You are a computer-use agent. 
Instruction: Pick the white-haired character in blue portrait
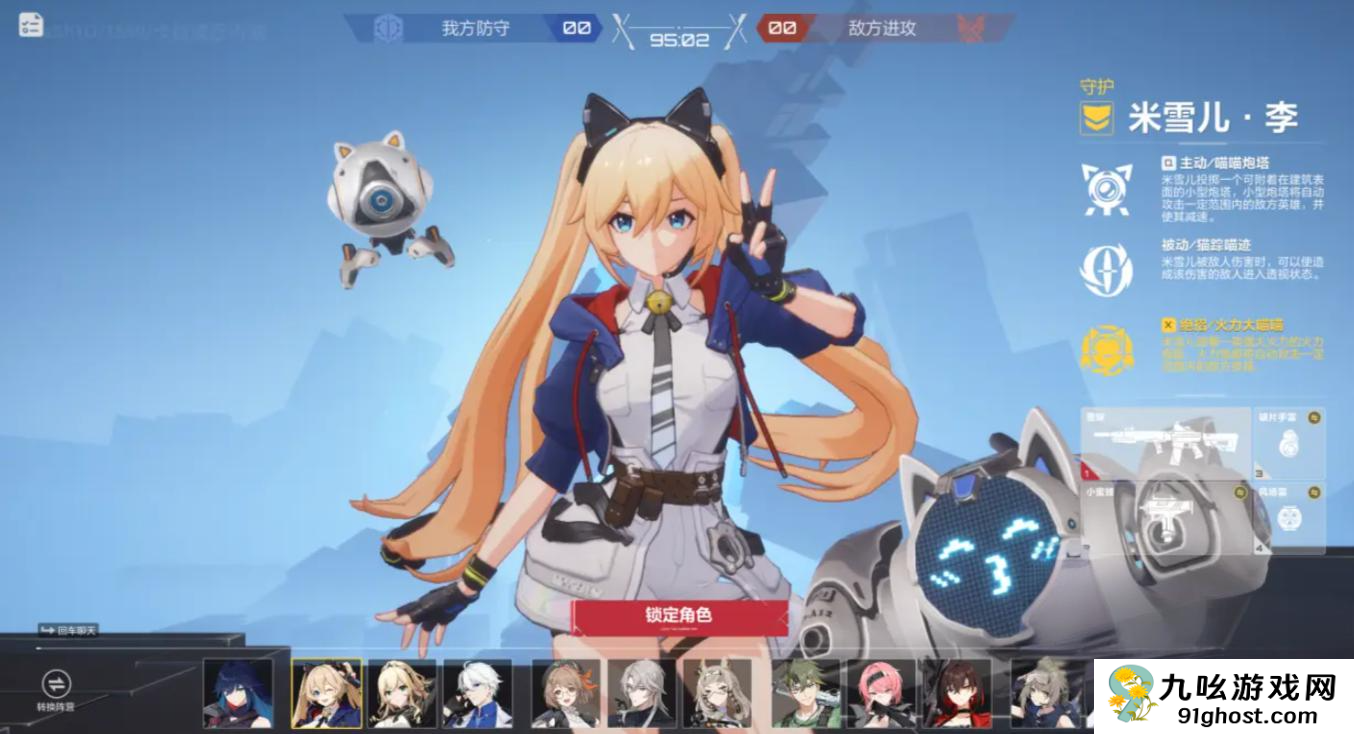pos(478,692)
